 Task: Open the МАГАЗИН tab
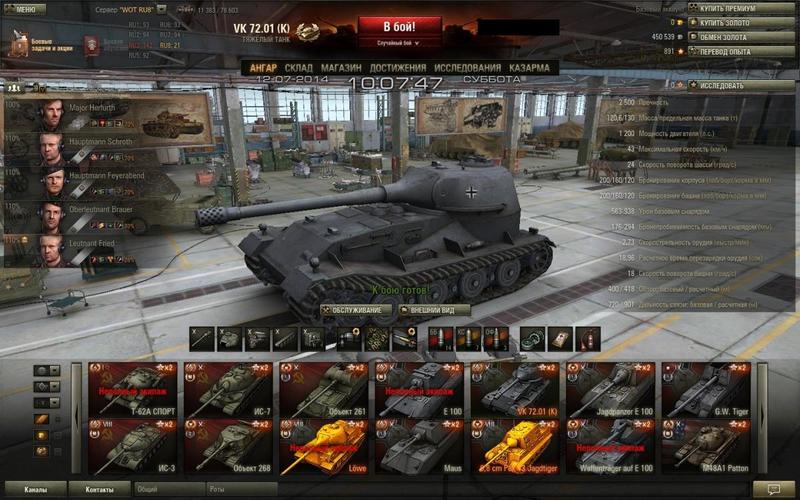(x=341, y=68)
